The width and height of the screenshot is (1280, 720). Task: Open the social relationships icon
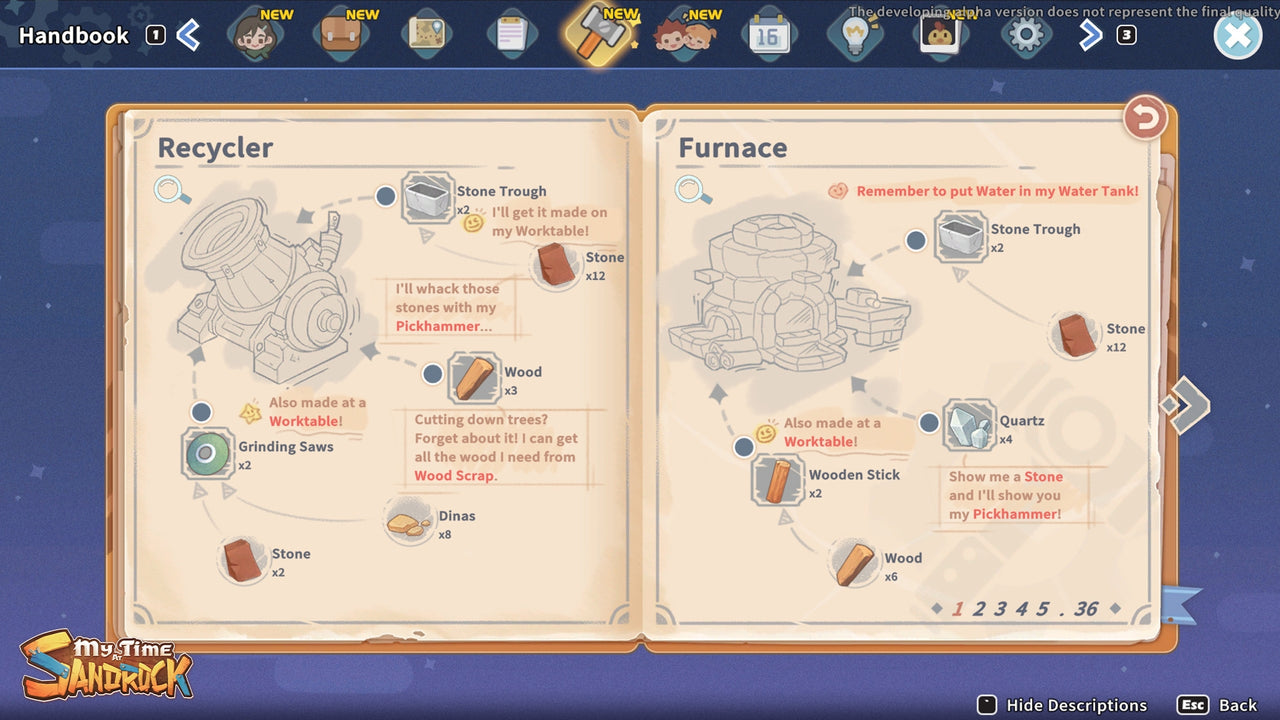[683, 33]
